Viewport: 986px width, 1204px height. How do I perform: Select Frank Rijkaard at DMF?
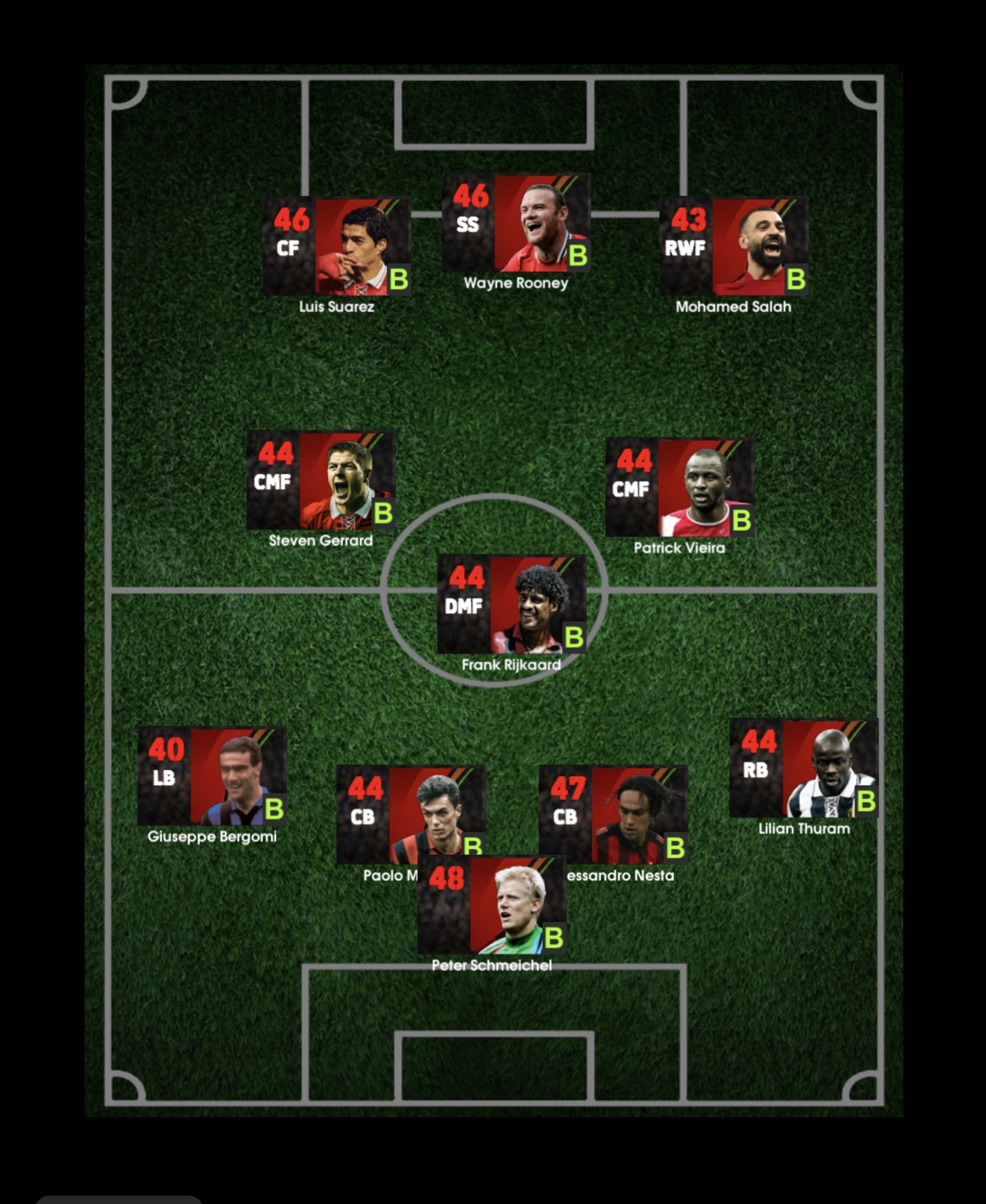pos(511,604)
